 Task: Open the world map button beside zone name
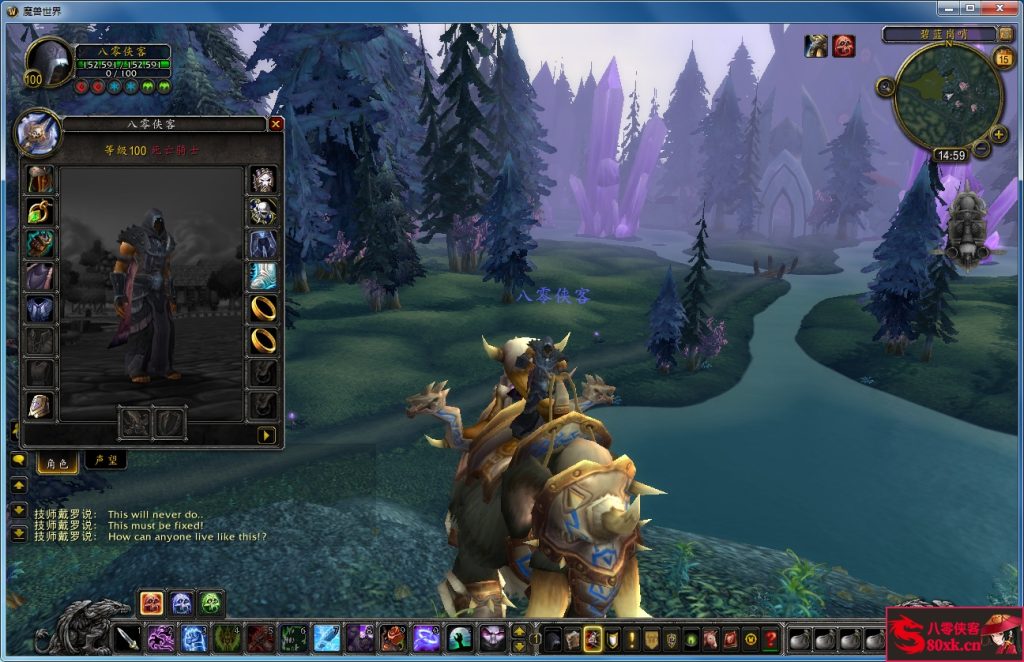[x=1005, y=34]
